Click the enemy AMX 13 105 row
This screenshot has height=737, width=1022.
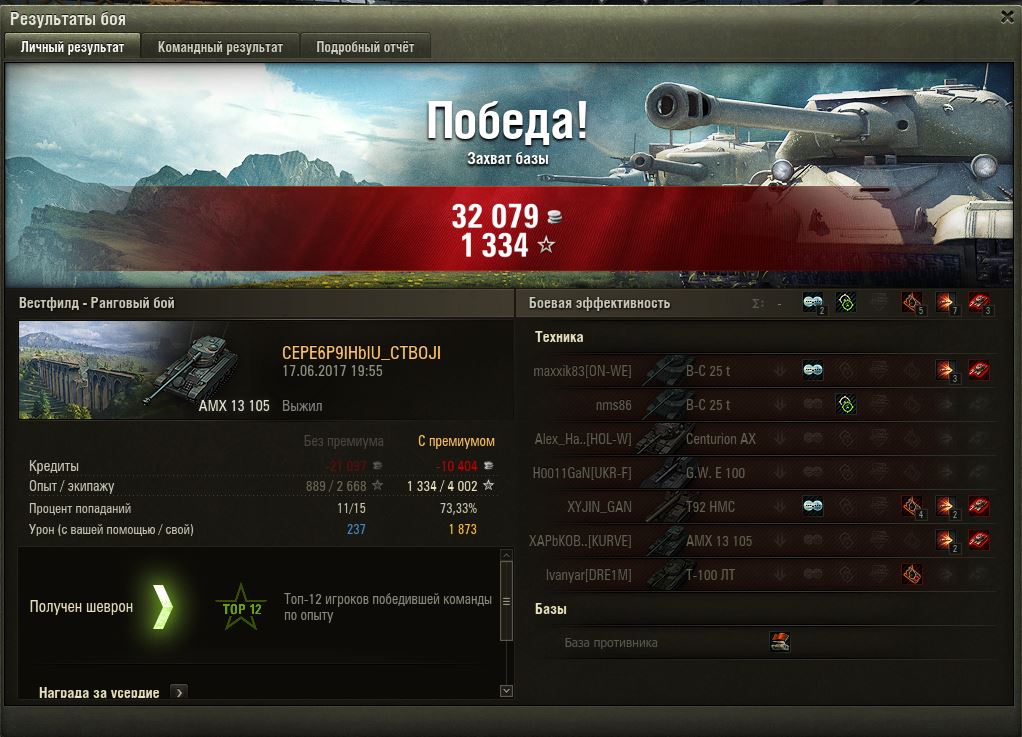coord(760,541)
